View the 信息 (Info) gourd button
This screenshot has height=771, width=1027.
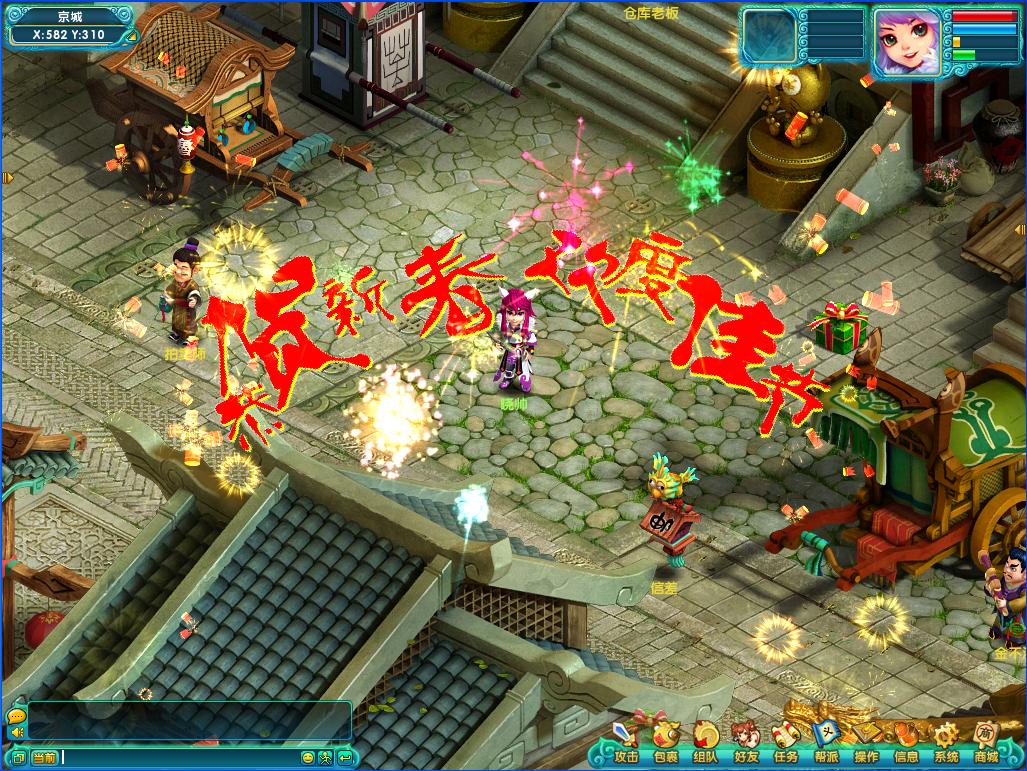pos(906,742)
